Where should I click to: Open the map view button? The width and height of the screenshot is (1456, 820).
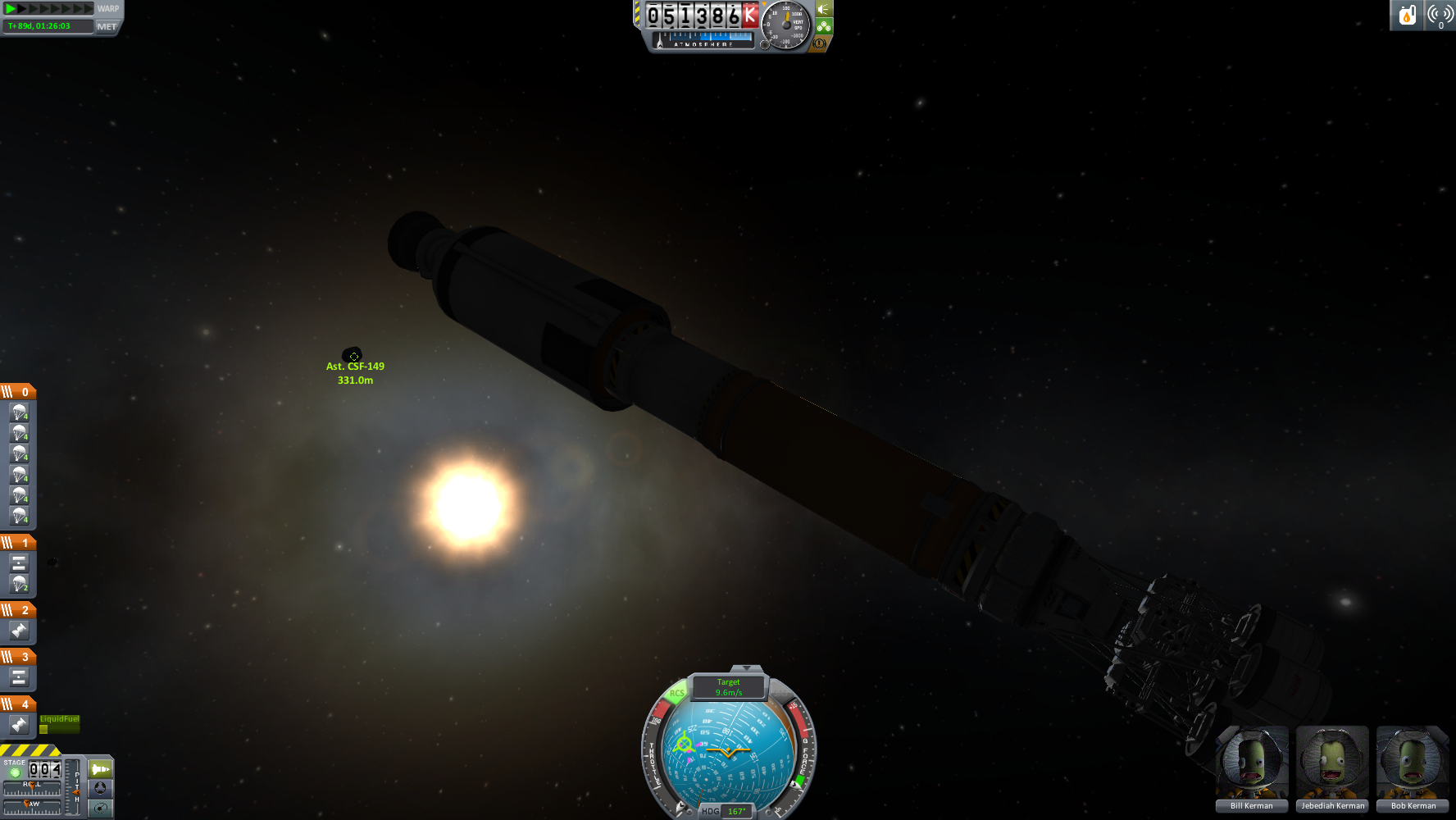coord(101,808)
